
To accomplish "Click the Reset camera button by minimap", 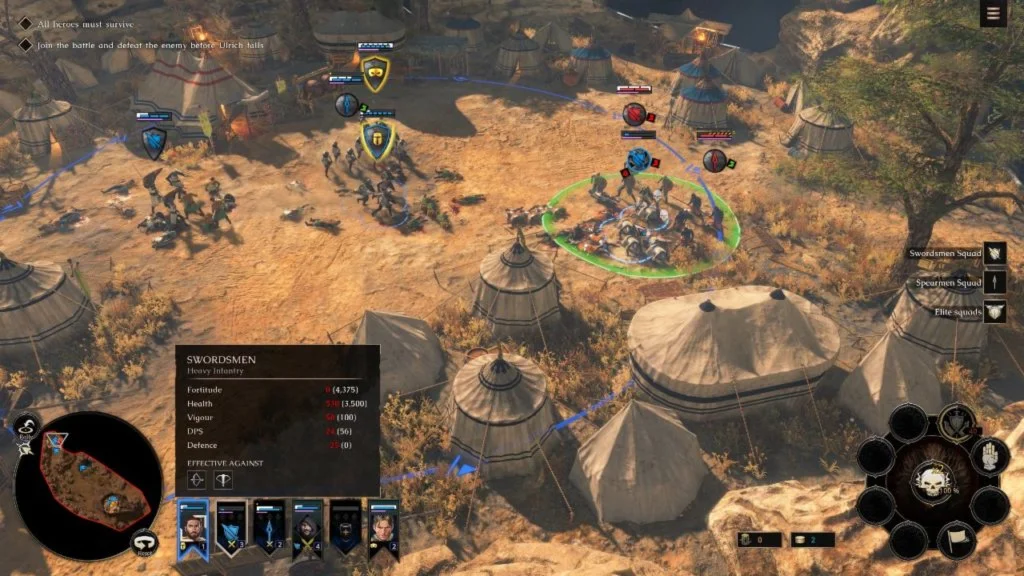I will click(x=144, y=543).
